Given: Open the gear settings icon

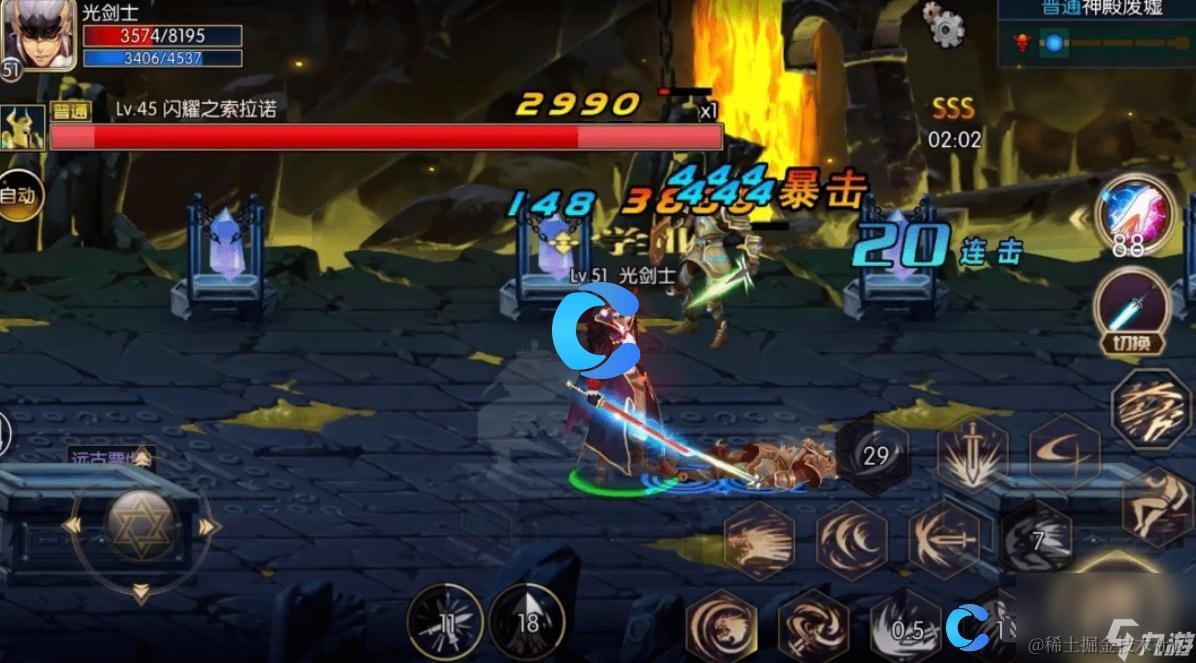Looking at the screenshot, I should [x=943, y=25].
